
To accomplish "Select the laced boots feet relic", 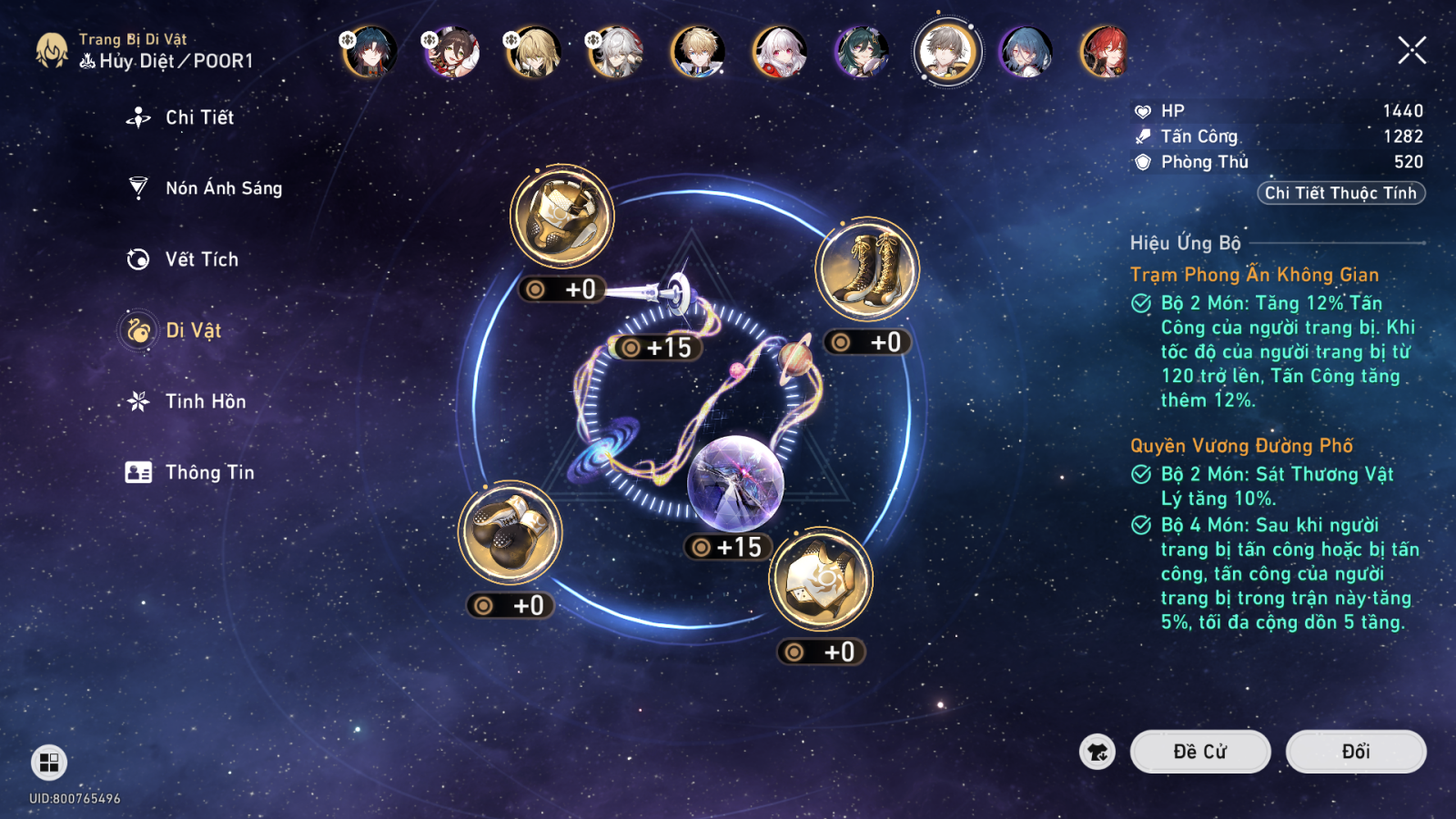I will coord(867,268).
